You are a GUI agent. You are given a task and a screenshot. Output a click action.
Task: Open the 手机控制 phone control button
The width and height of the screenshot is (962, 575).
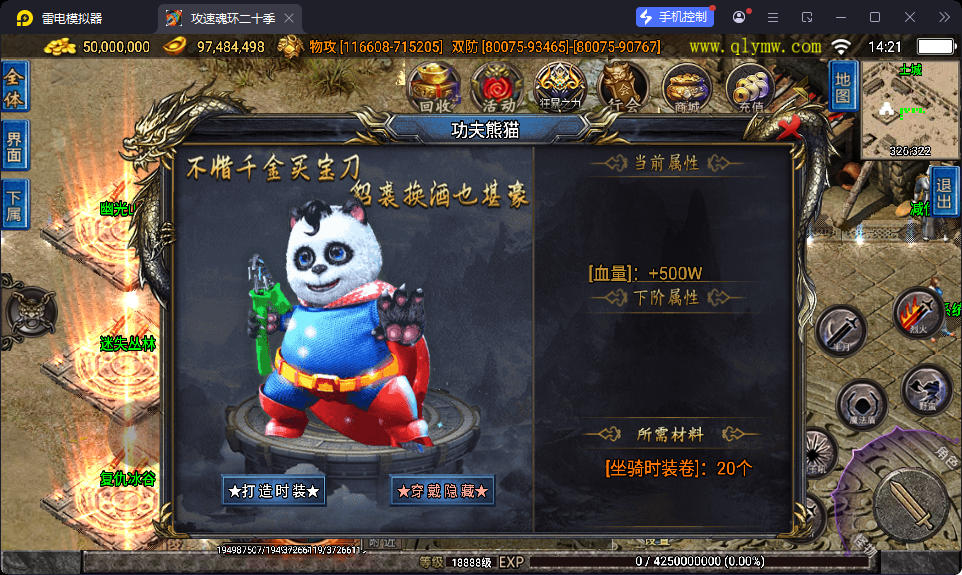[x=675, y=17]
